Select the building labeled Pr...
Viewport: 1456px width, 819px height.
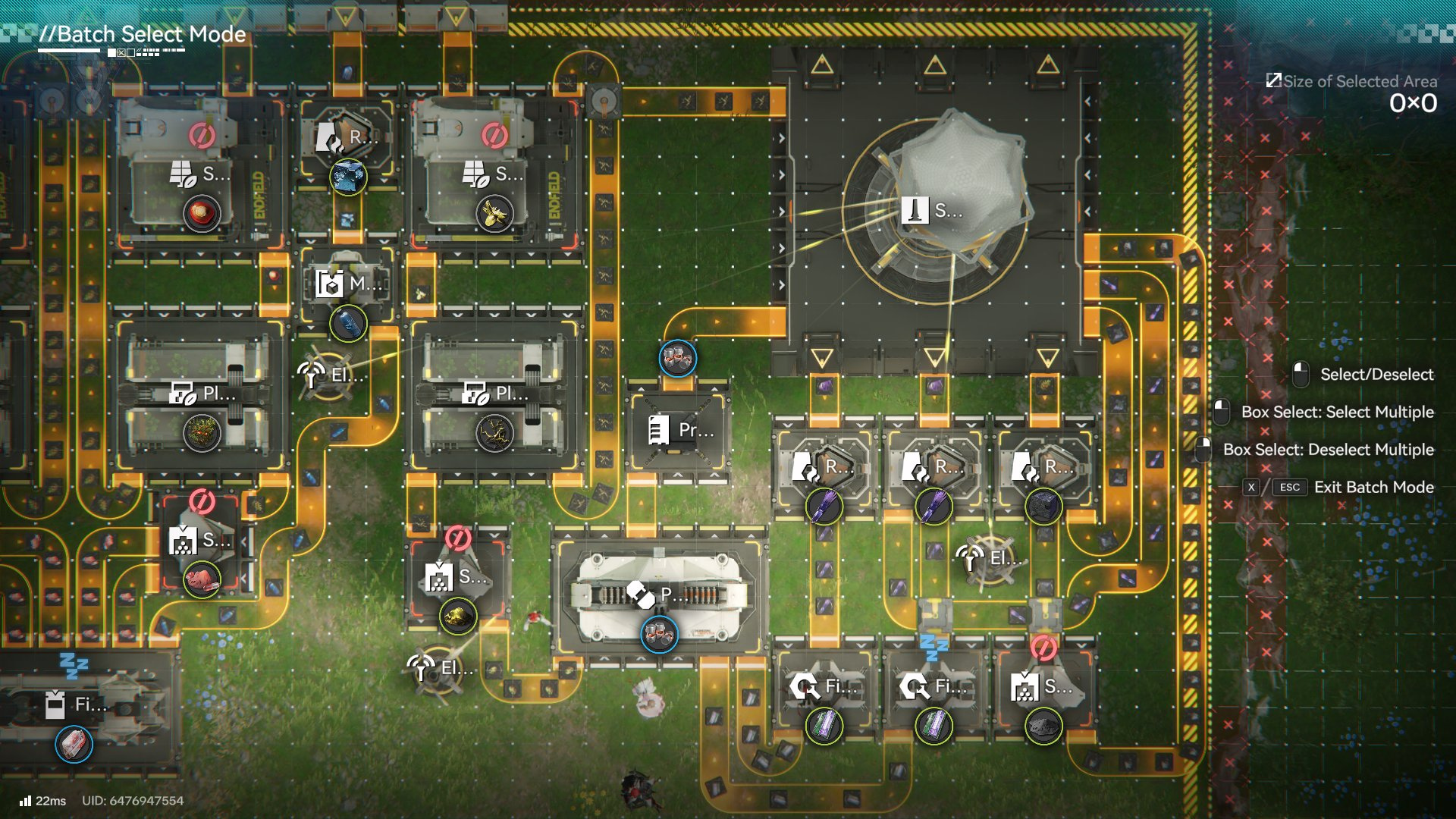tap(680, 430)
